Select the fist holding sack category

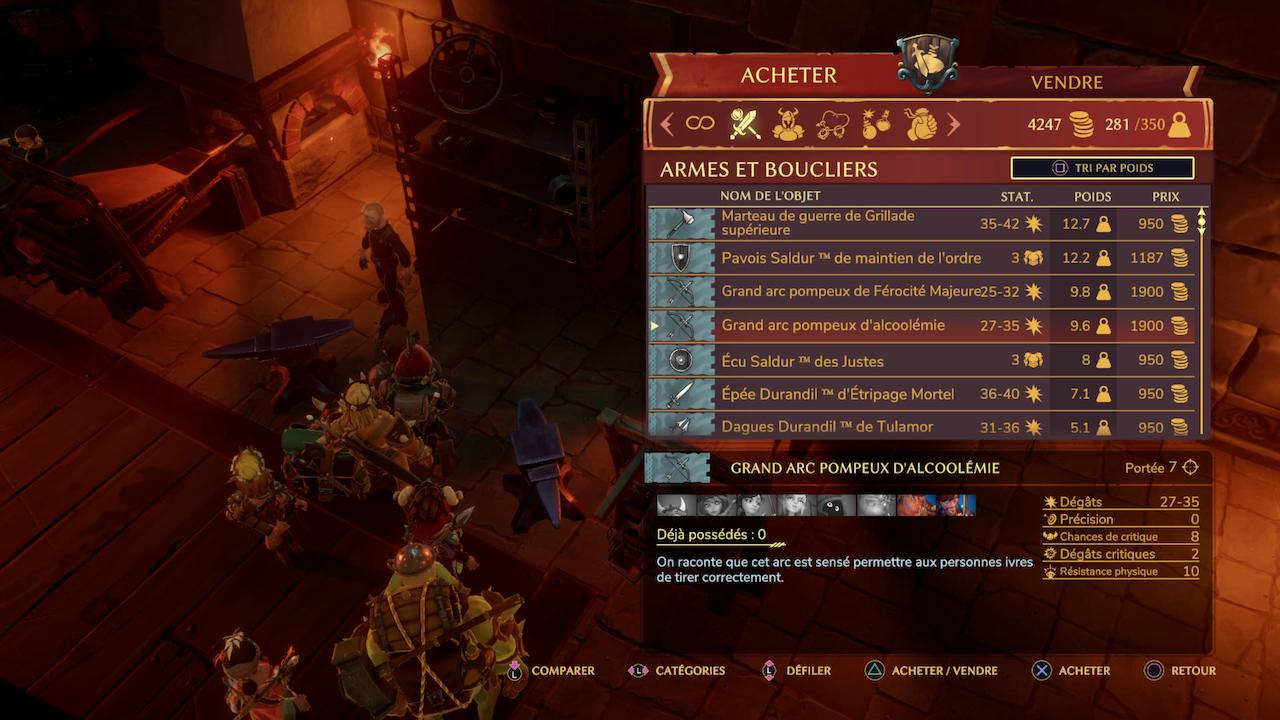tap(920, 124)
